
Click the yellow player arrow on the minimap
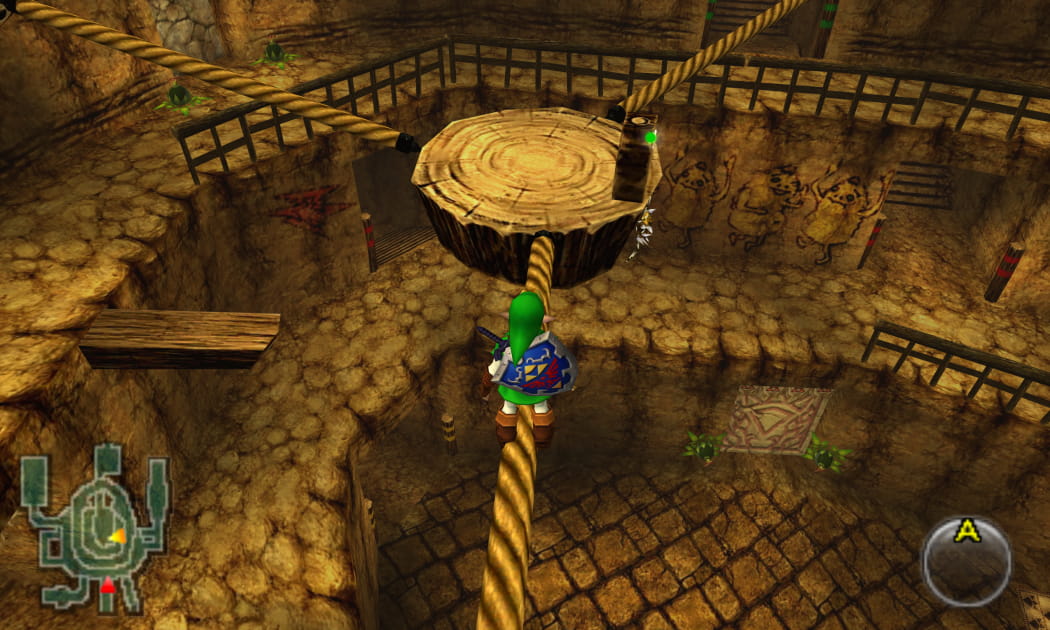click(117, 537)
